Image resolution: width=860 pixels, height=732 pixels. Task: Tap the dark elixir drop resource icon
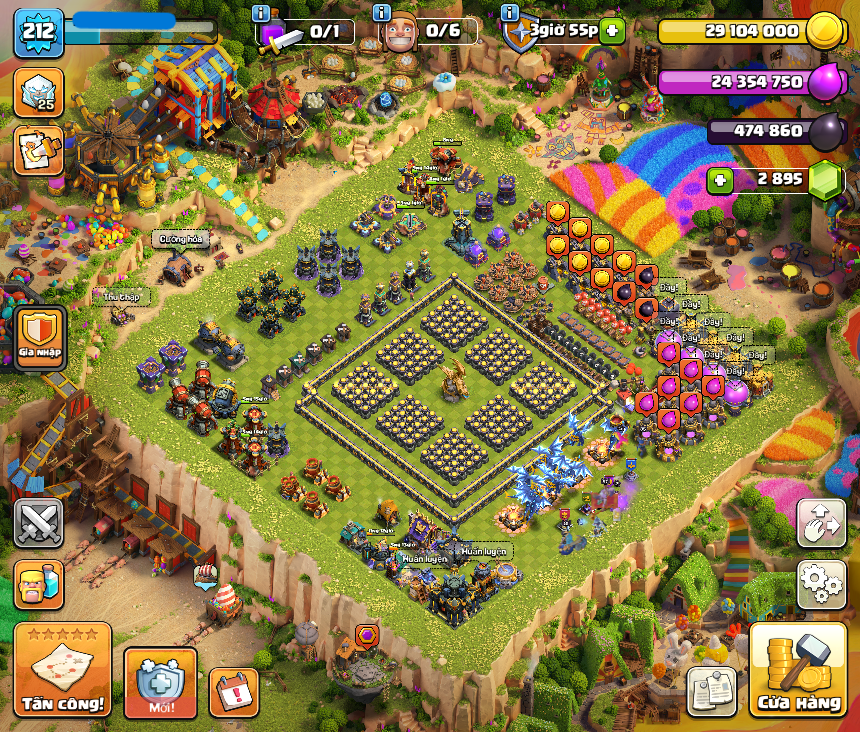pos(826,131)
